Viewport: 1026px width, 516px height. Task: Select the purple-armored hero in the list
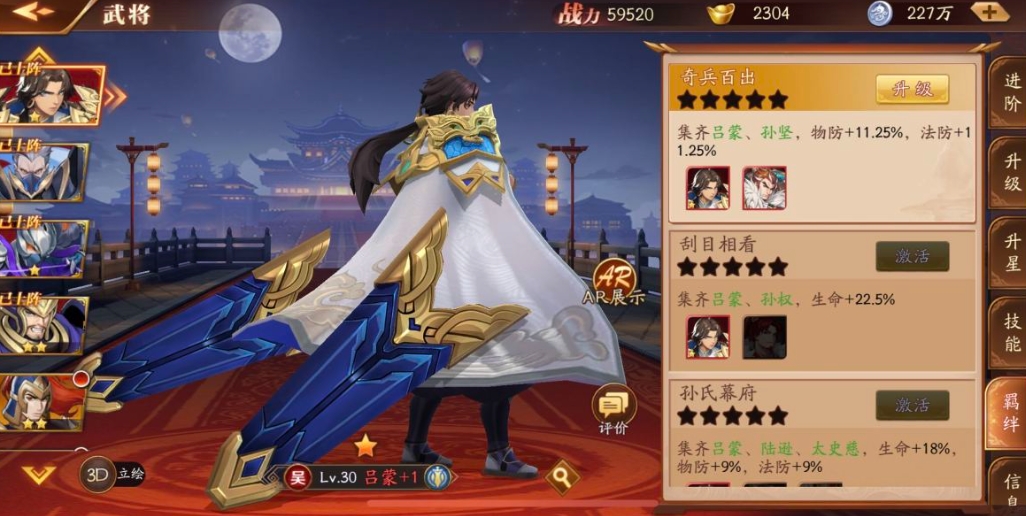(x=43, y=248)
